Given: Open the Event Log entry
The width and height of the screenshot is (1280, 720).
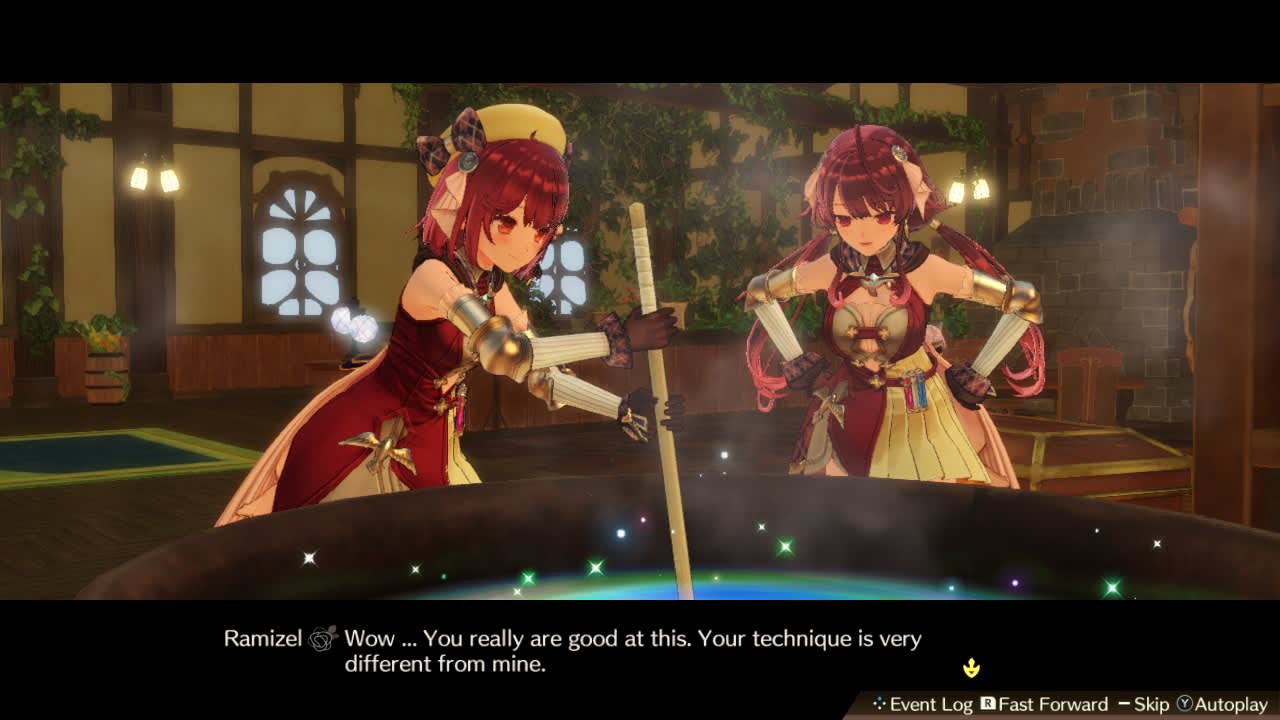Looking at the screenshot, I should [930, 704].
